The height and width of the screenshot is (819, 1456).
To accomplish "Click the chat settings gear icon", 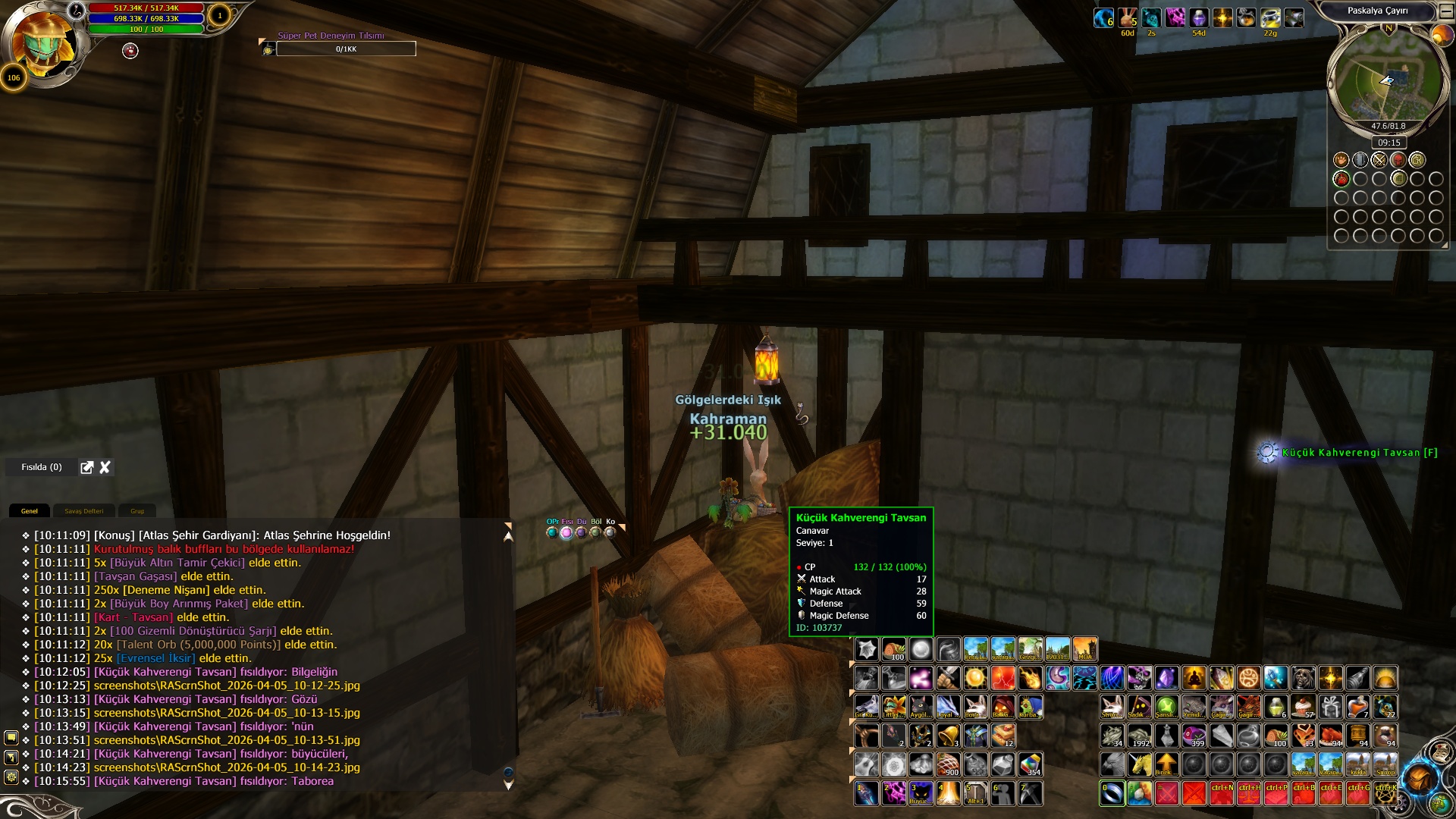I will (11, 777).
